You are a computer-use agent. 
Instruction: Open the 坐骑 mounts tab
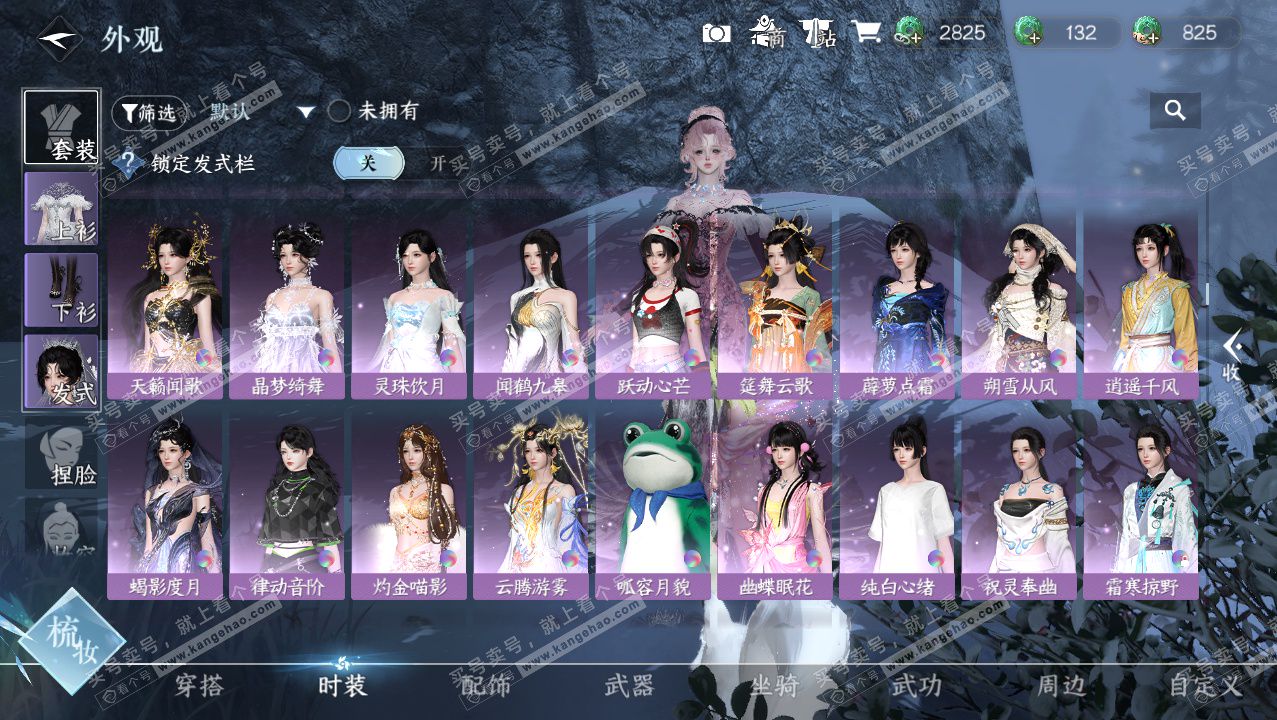774,686
